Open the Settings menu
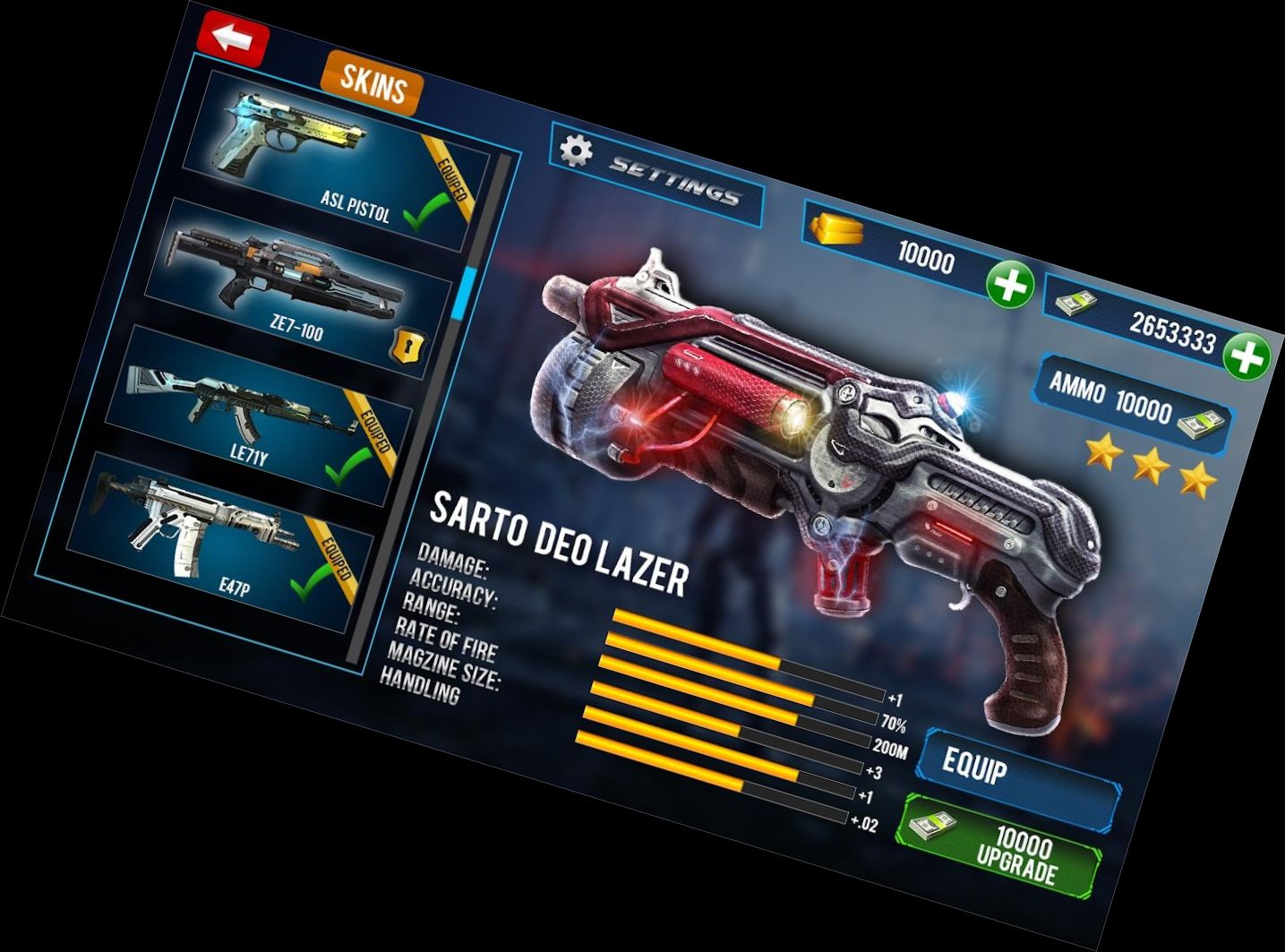1285x952 pixels. point(656,174)
